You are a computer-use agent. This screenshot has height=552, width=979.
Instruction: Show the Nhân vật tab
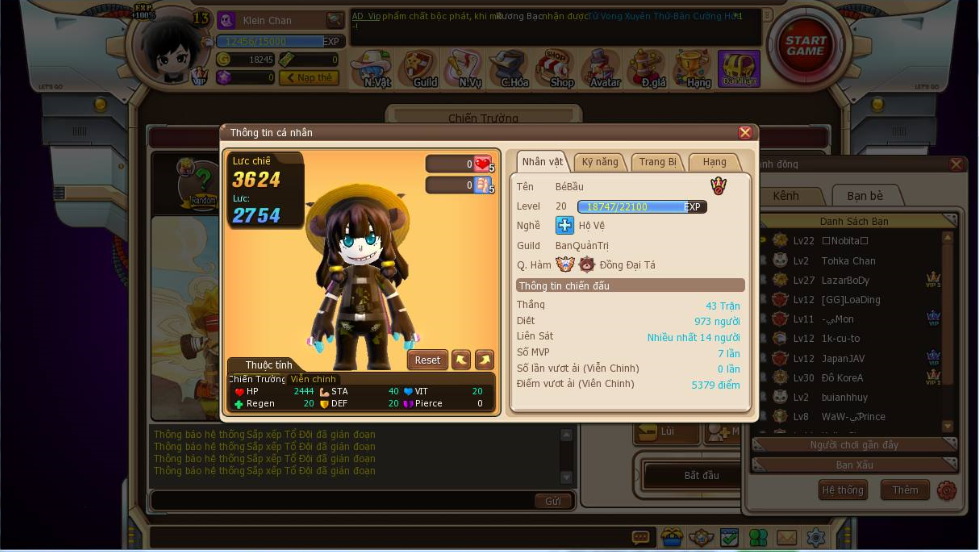[542, 162]
